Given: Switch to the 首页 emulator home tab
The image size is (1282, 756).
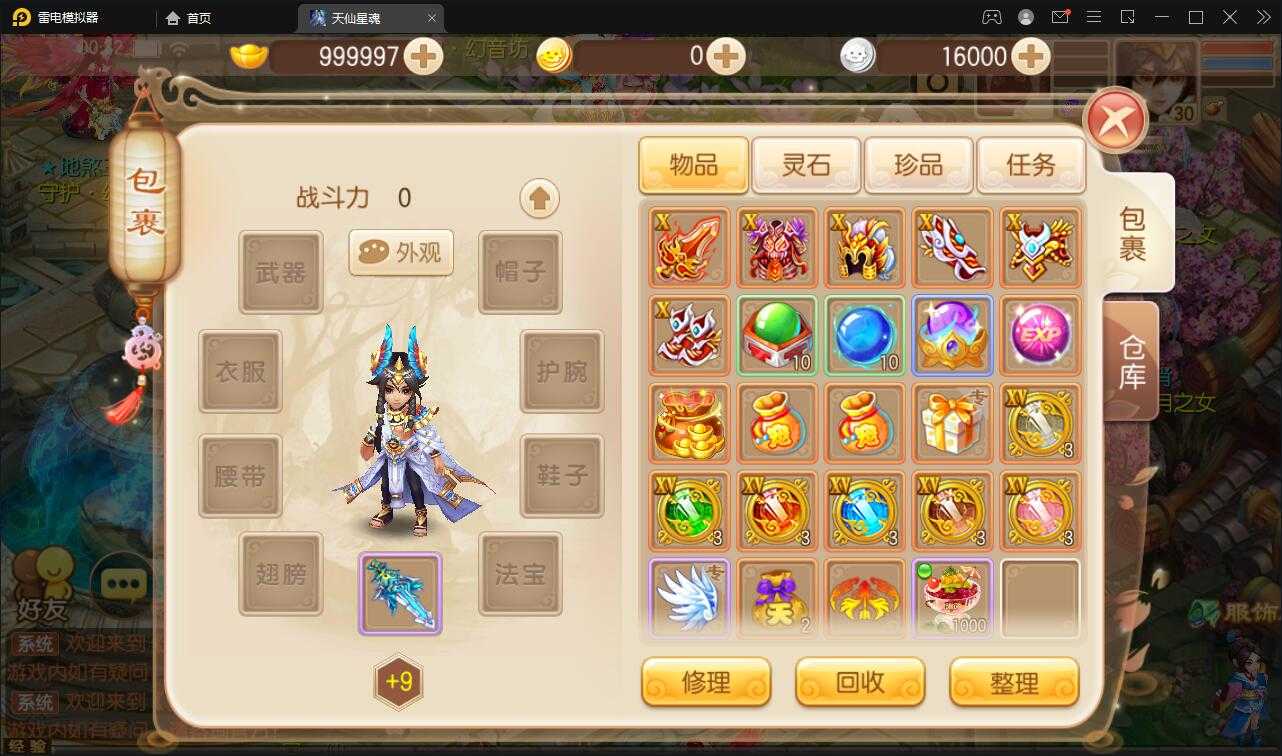Looking at the screenshot, I should [x=196, y=17].
